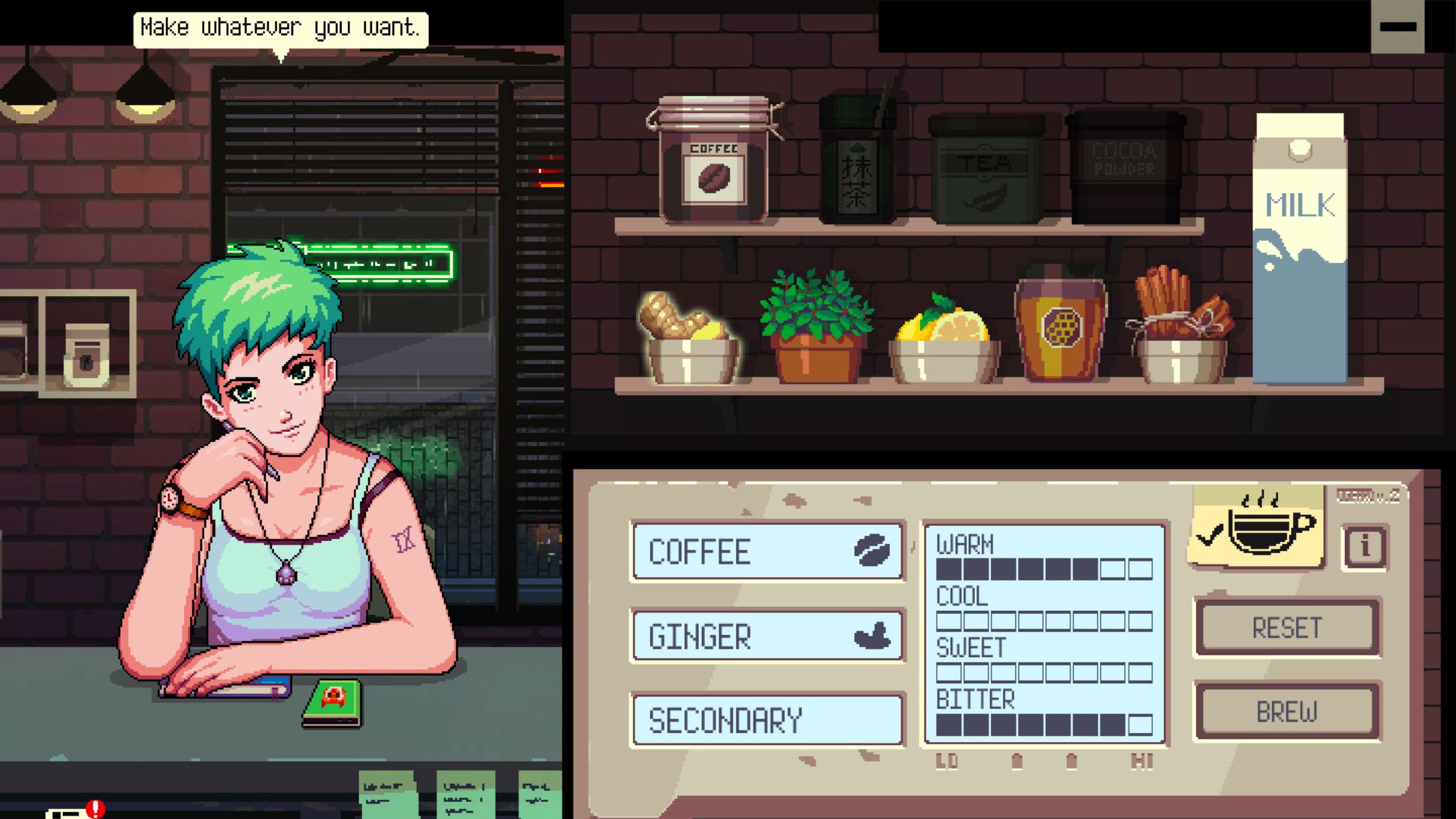Toggle the hot cup serving note

[x=1256, y=527]
